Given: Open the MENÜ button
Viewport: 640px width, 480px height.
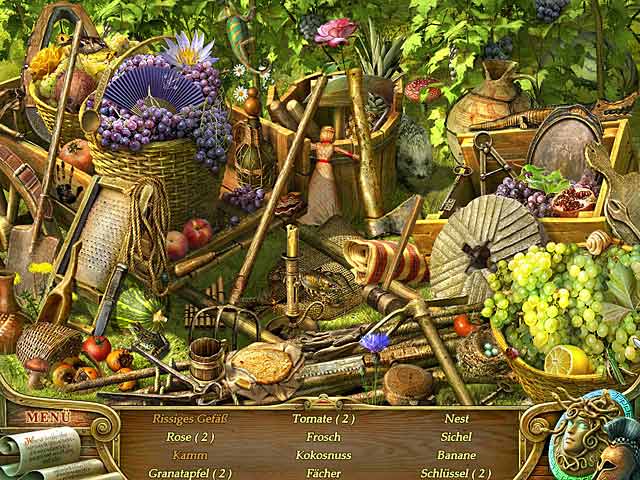Looking at the screenshot, I should click(48, 417).
